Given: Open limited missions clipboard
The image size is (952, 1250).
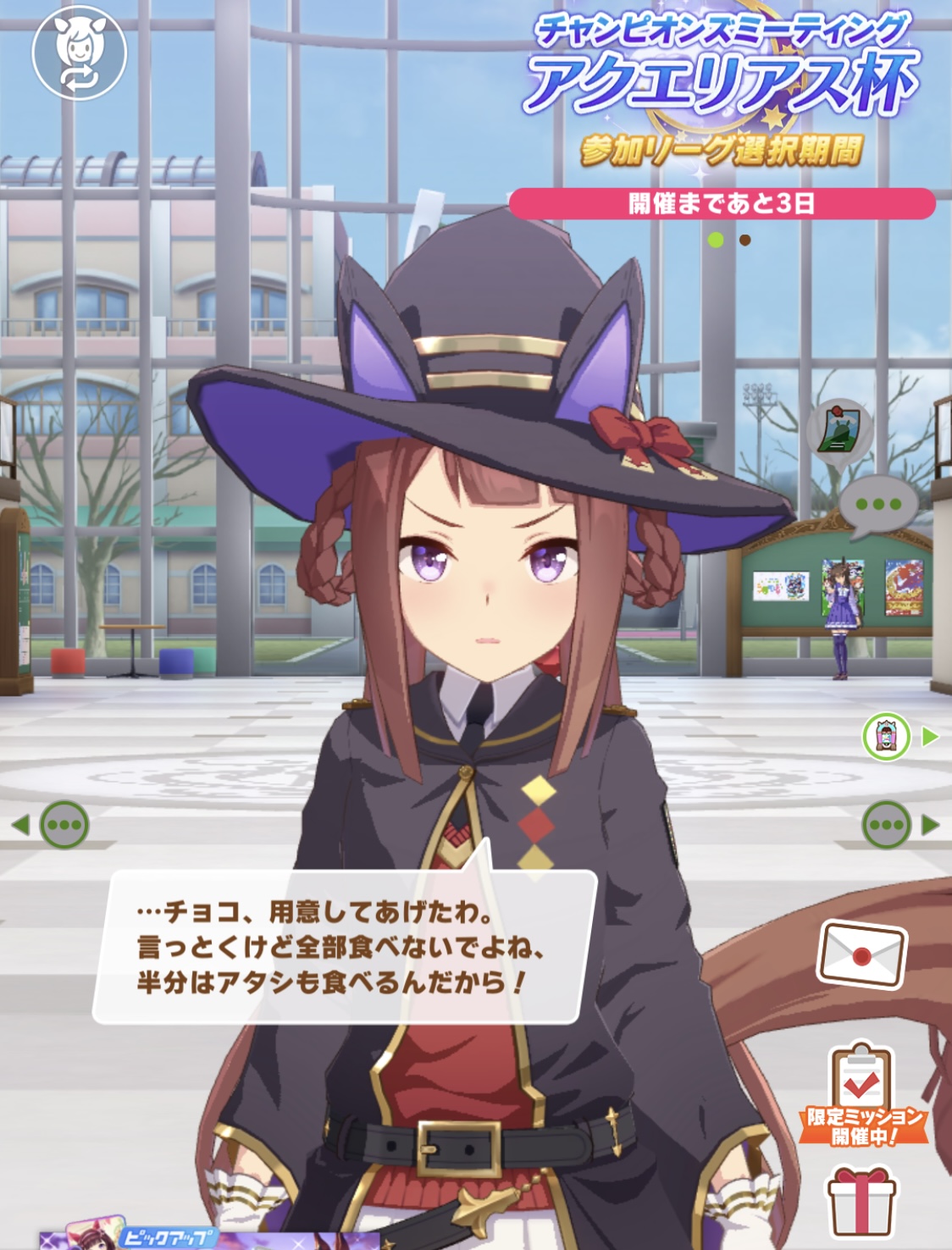Looking at the screenshot, I should 862,1094.
